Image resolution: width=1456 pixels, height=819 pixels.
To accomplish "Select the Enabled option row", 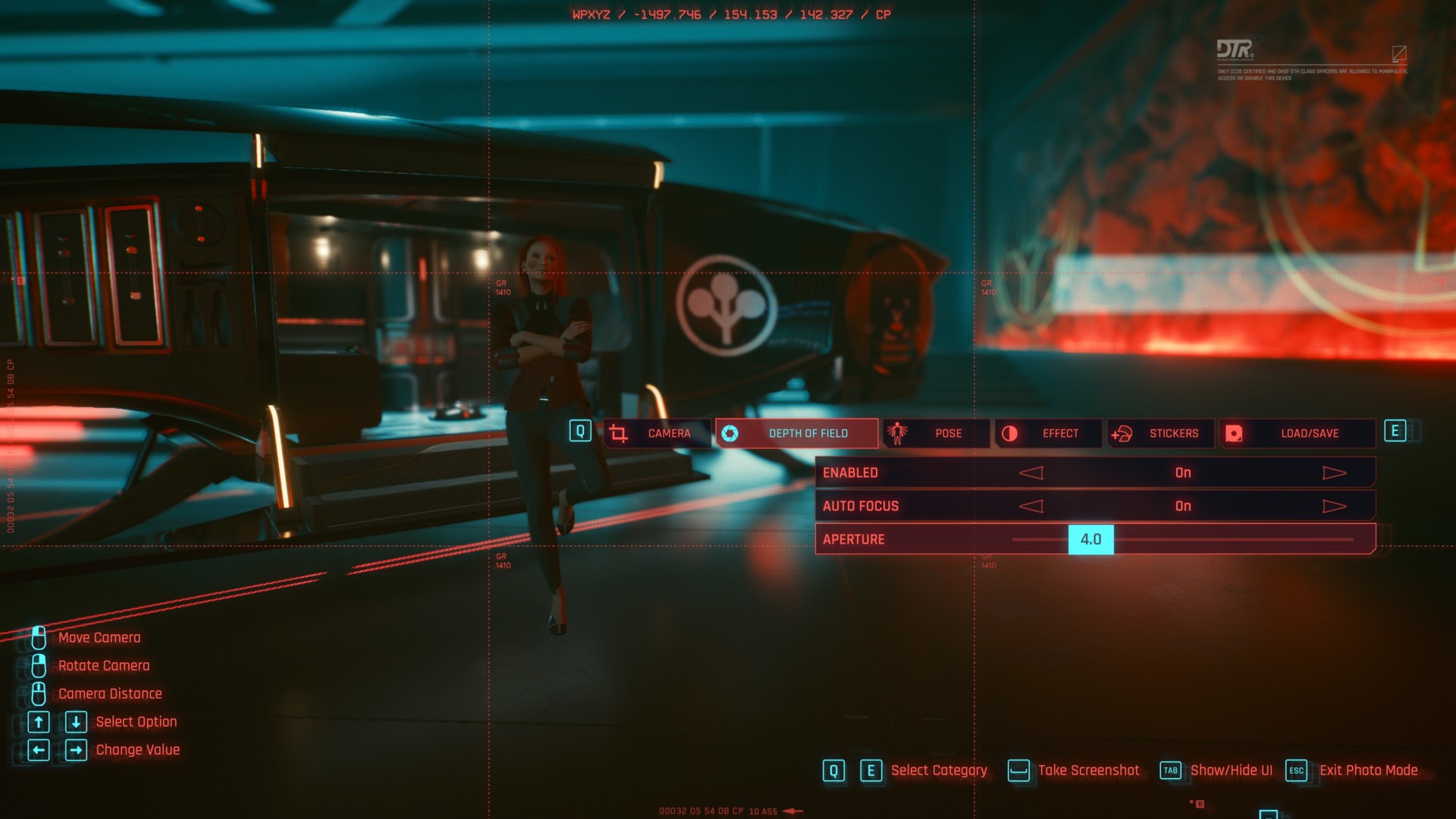I will tap(910, 472).
